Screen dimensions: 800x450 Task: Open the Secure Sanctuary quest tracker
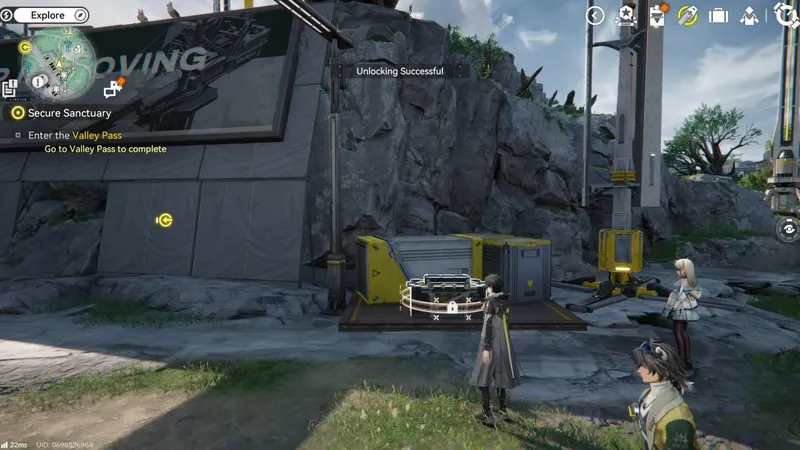tap(69, 113)
